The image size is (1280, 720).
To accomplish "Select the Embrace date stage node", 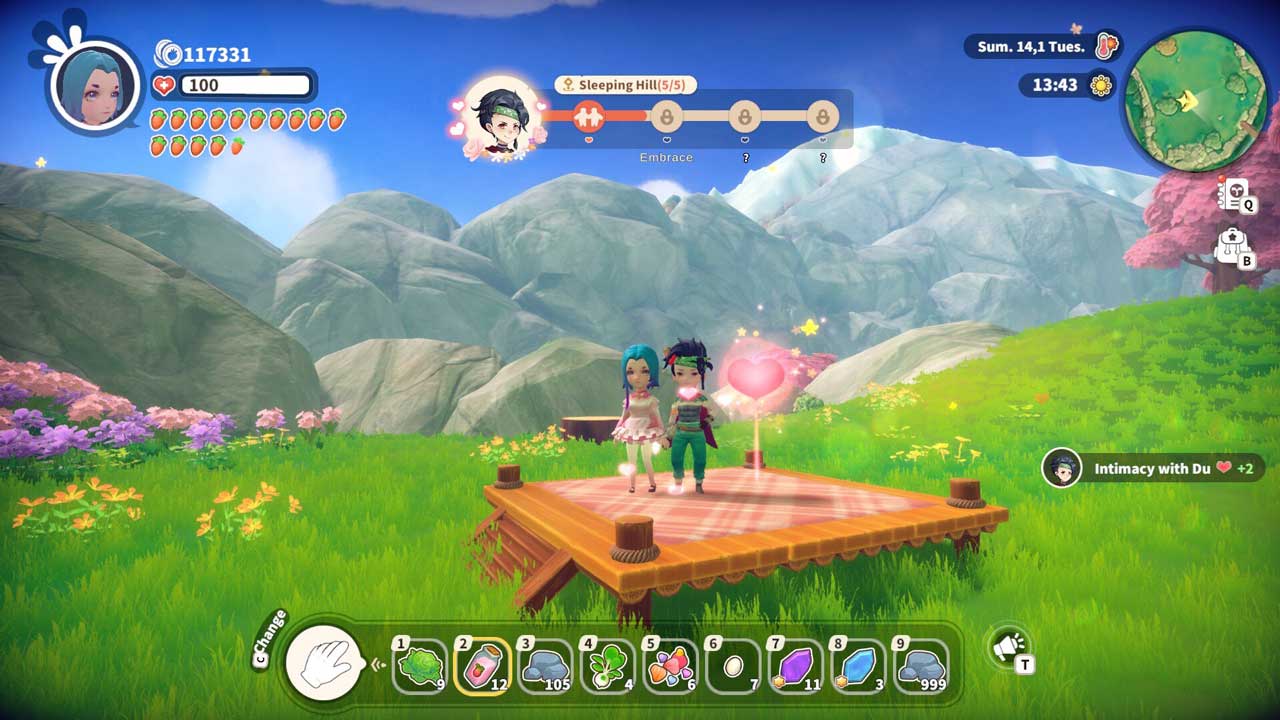I will [x=666, y=117].
